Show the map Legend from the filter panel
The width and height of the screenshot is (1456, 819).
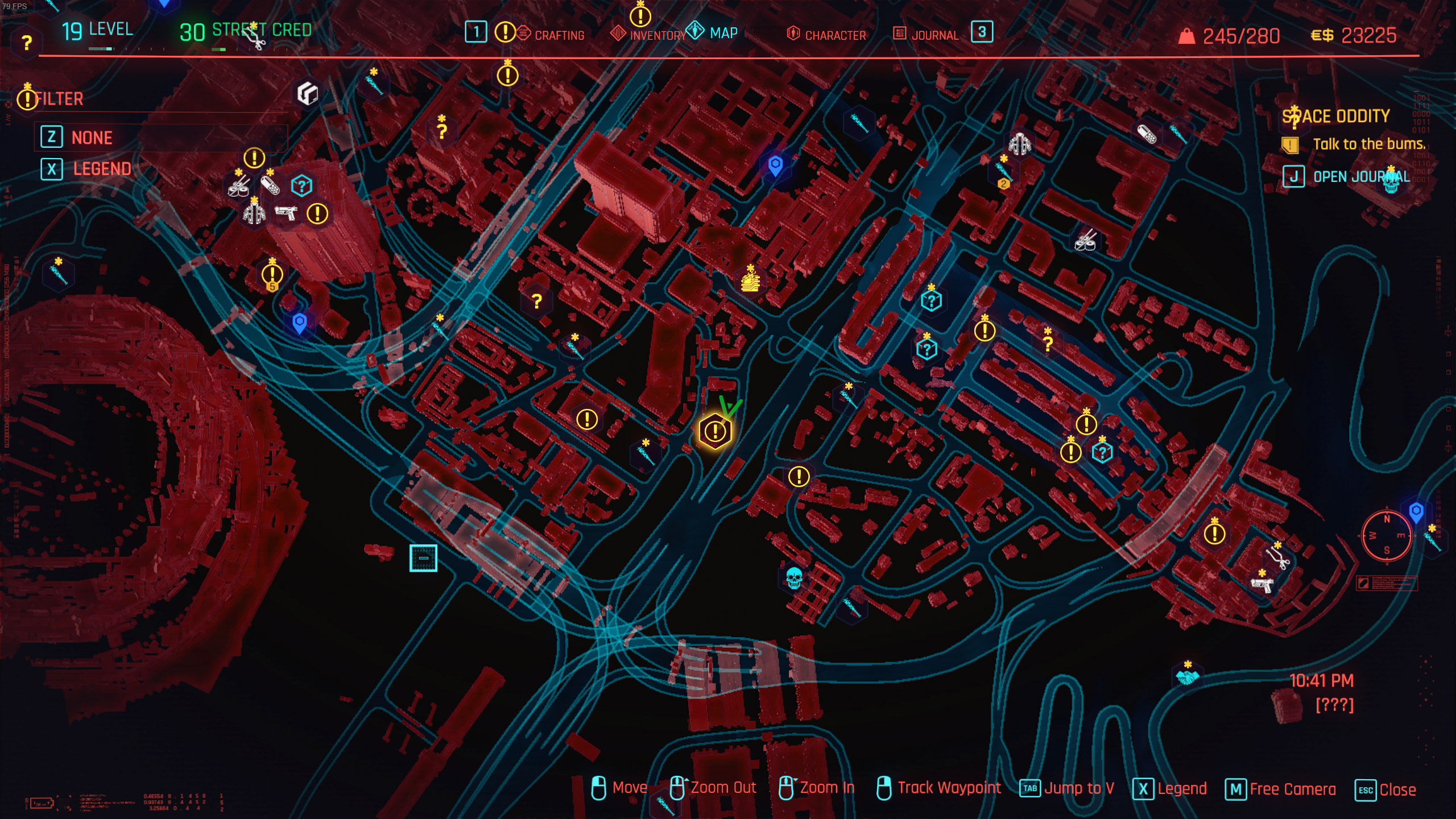101,169
